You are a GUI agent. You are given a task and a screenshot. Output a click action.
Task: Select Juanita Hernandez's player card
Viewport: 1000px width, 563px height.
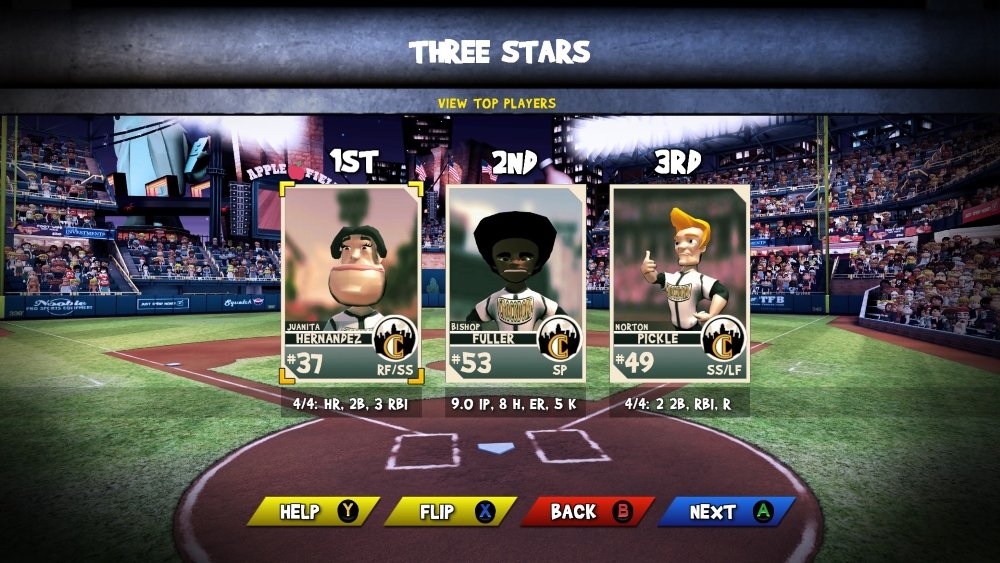(x=352, y=284)
